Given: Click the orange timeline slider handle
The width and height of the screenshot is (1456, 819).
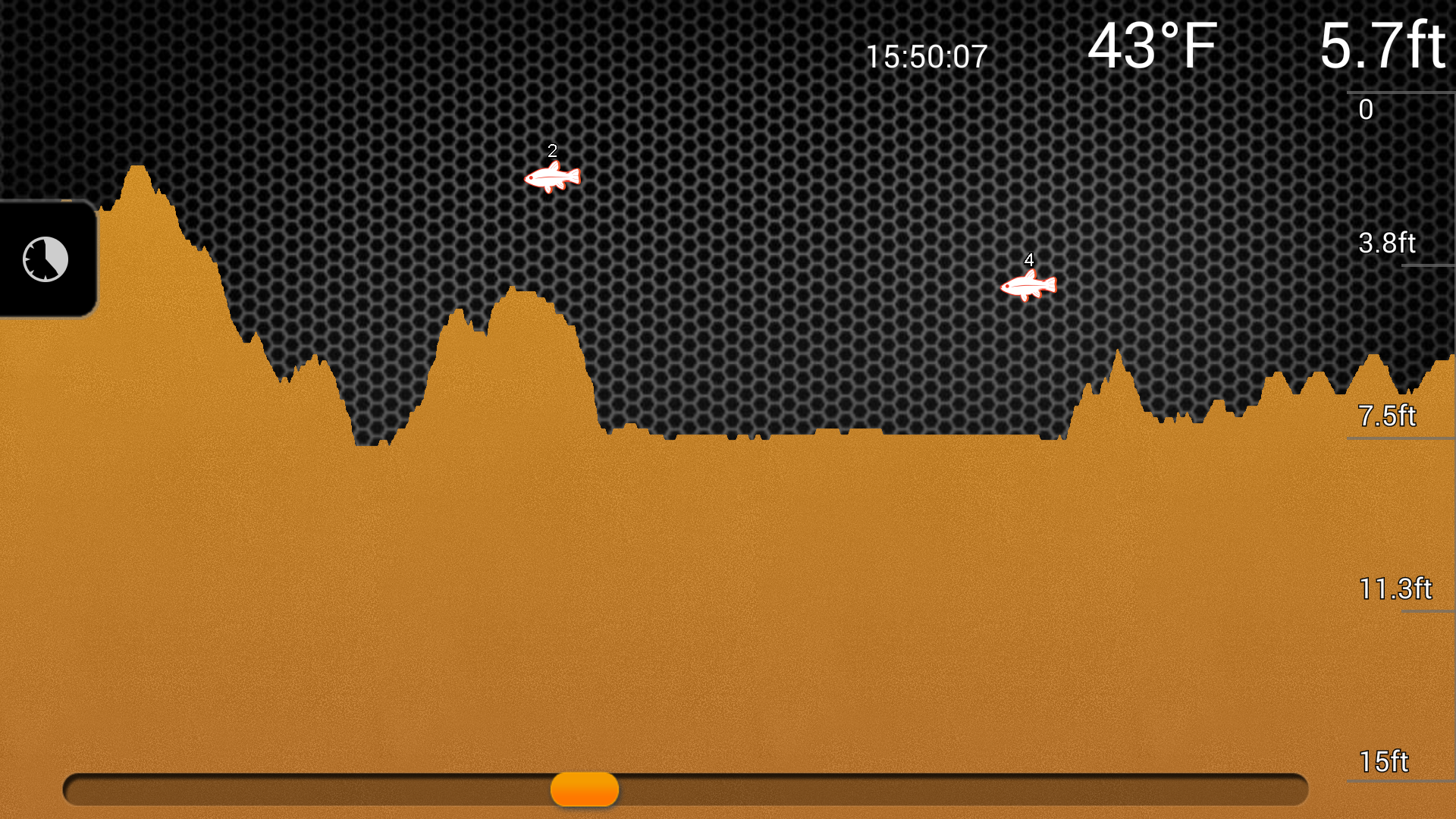Looking at the screenshot, I should [584, 789].
